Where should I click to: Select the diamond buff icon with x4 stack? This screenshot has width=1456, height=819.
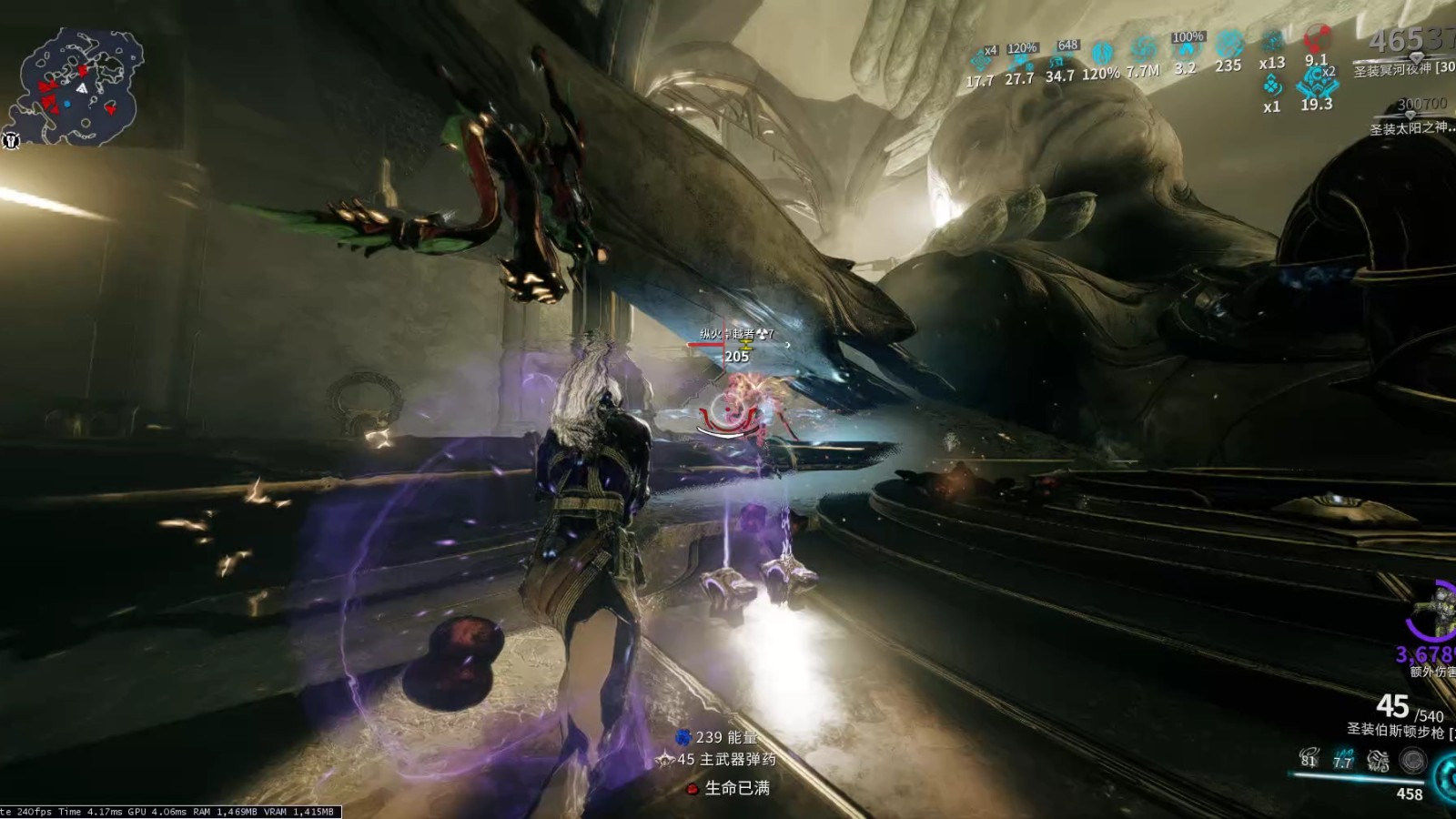tap(981, 61)
